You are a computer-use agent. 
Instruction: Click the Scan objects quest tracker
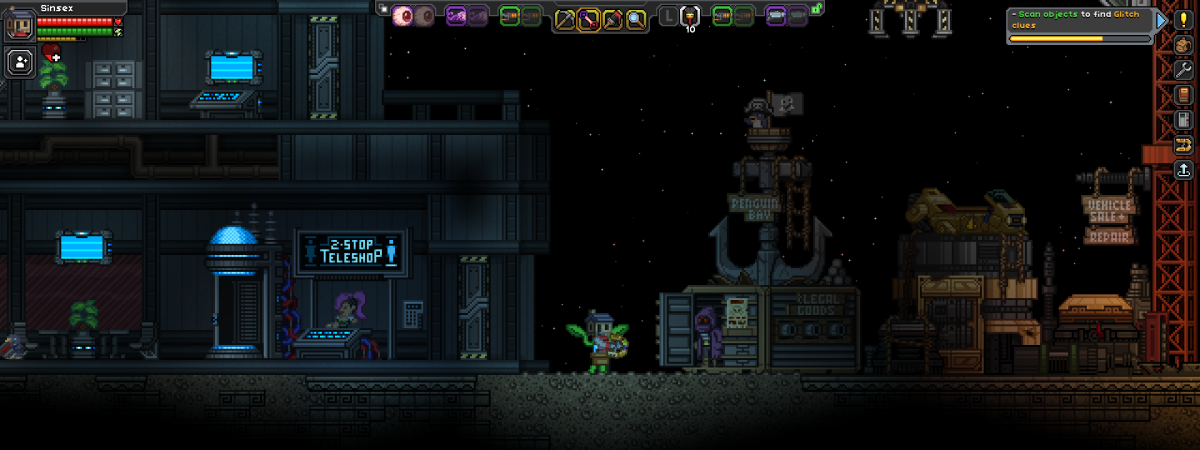(x=1079, y=19)
